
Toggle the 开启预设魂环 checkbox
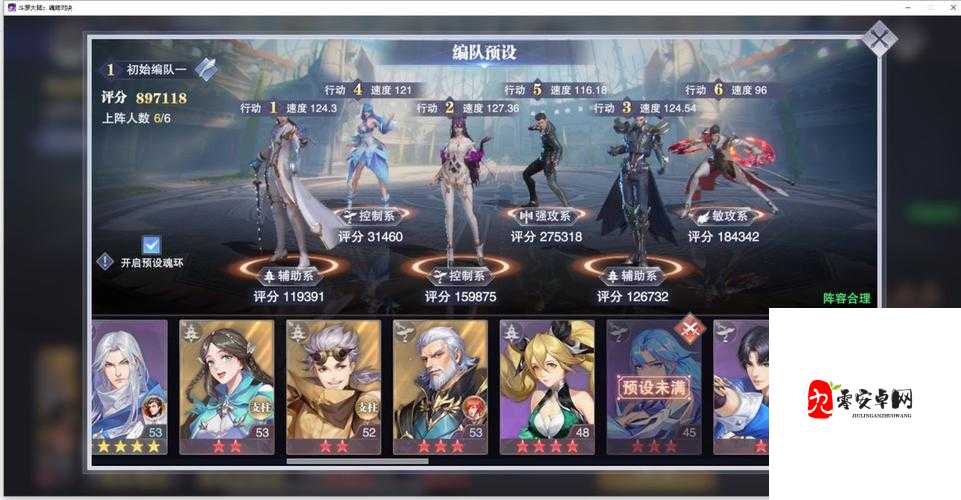[152, 245]
